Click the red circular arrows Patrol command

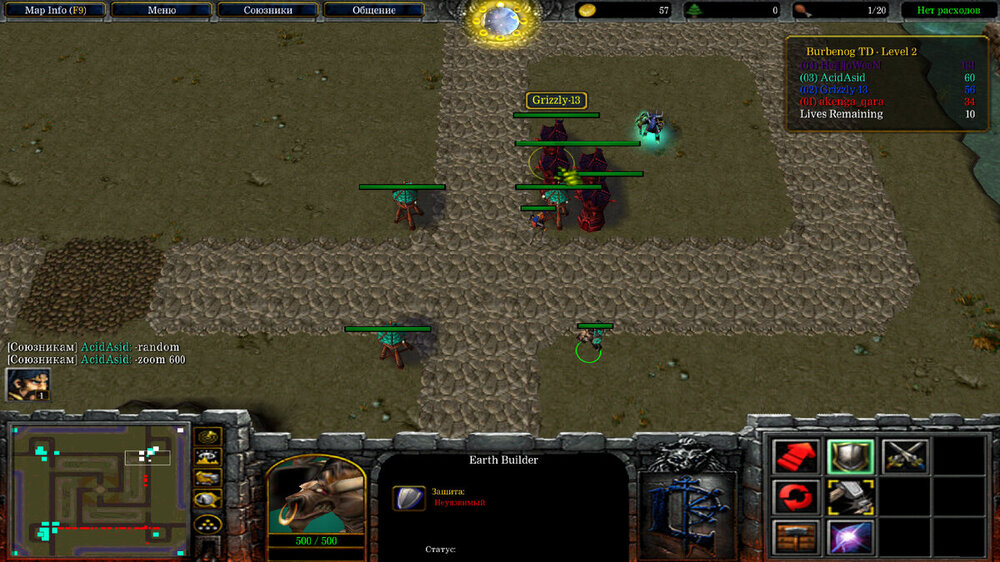pyautogui.click(x=796, y=496)
